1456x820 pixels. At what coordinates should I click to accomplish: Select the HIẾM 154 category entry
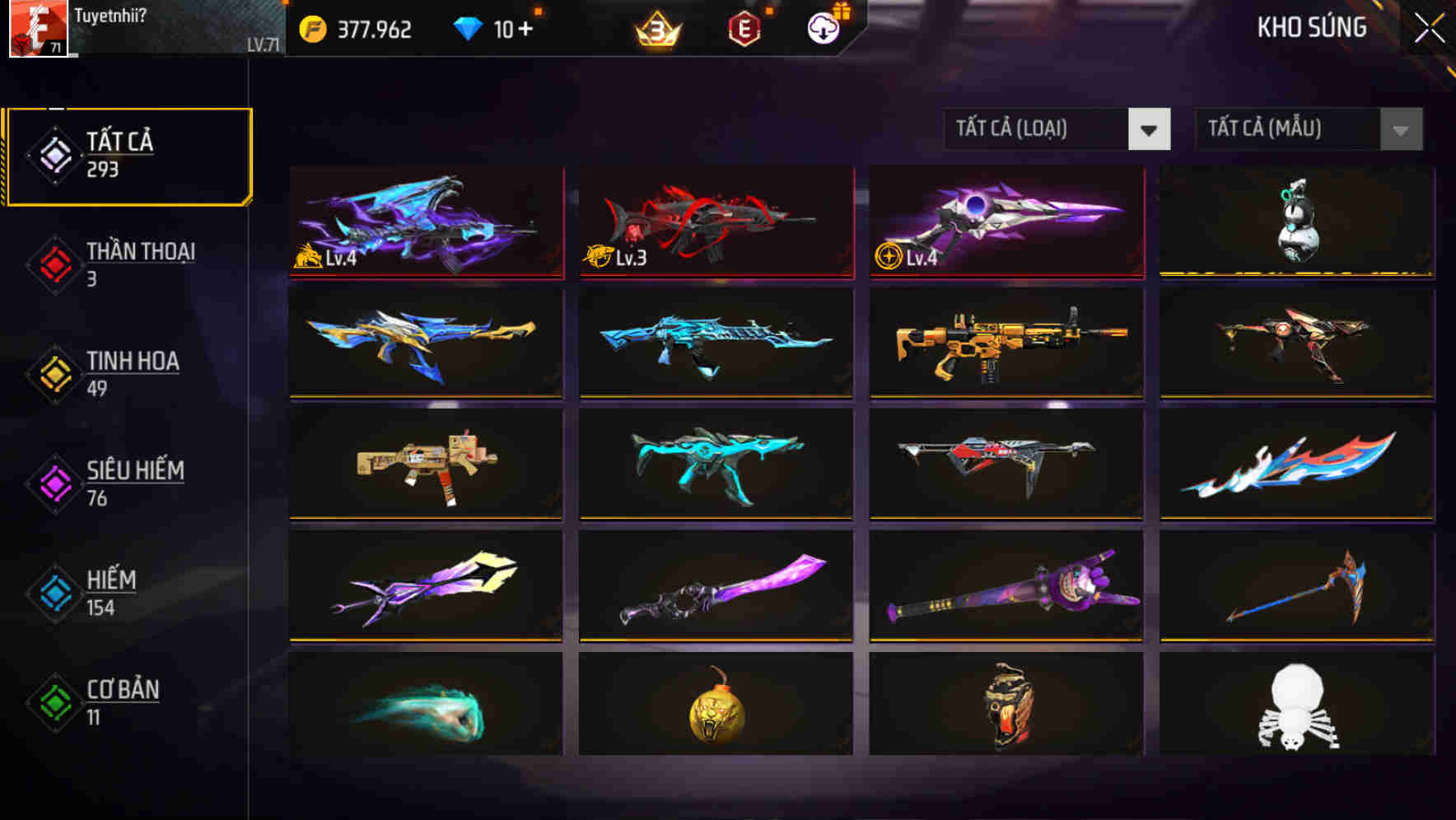pyautogui.click(x=111, y=593)
